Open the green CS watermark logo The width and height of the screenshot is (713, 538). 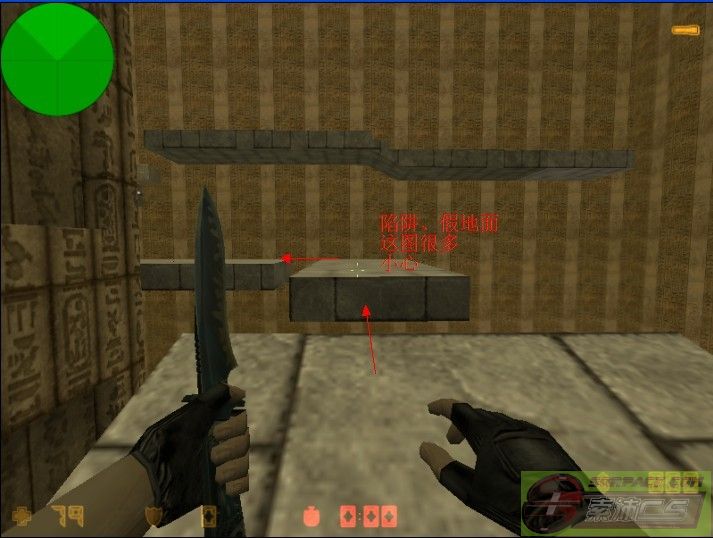pos(610,500)
